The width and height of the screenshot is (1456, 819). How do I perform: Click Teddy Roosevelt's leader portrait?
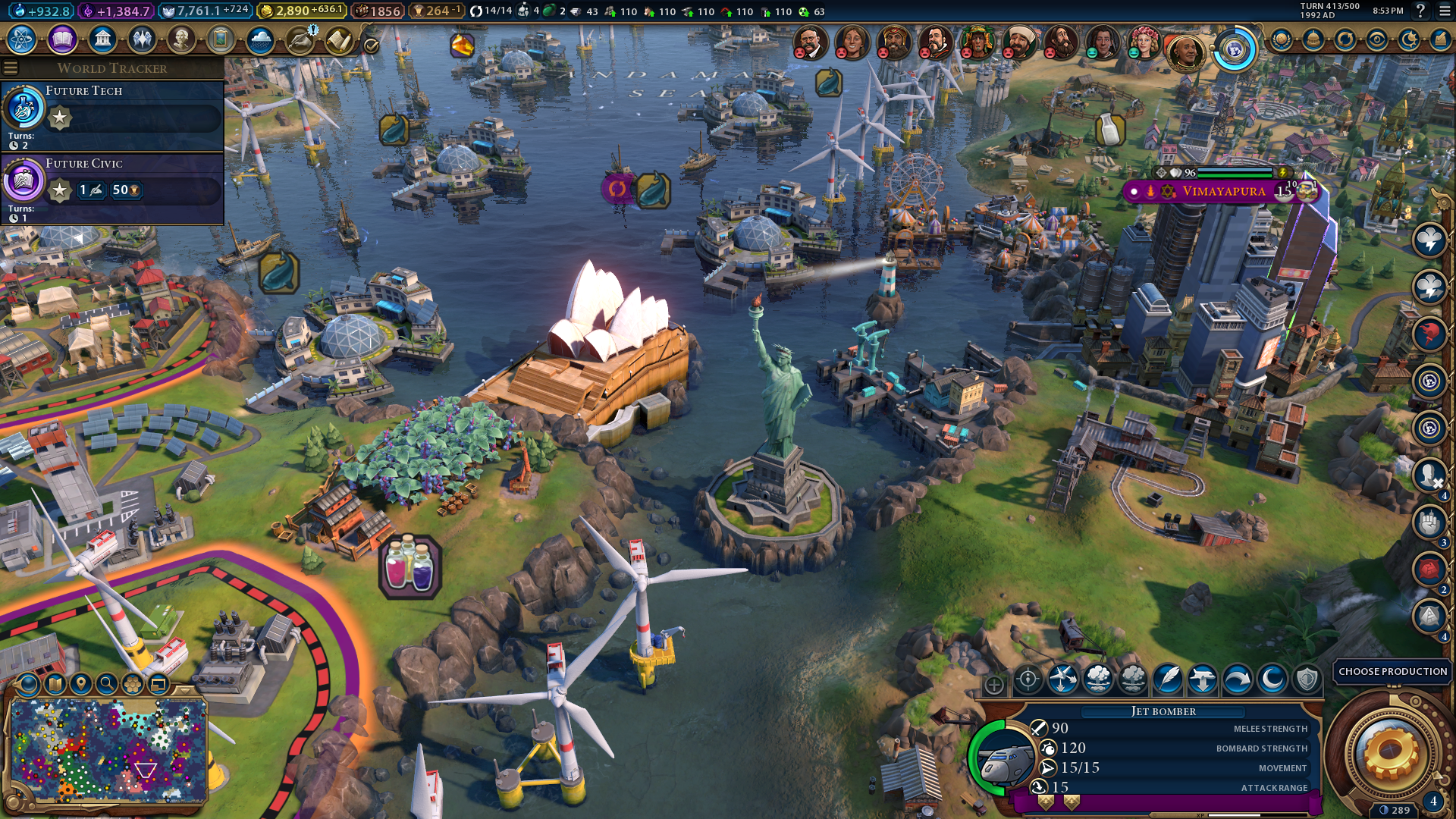point(810,42)
